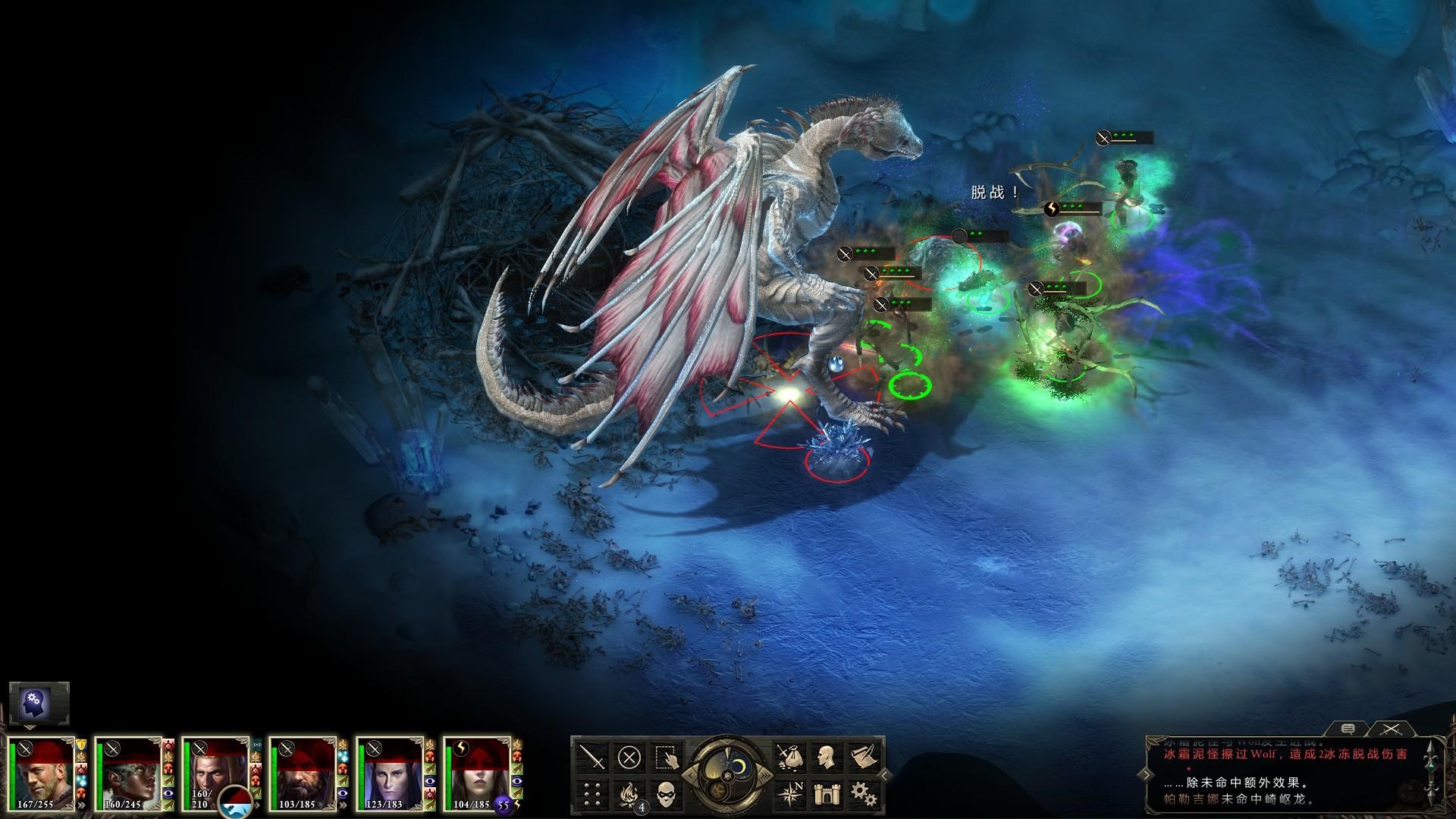The height and width of the screenshot is (819, 1456).
Task: Select the bearded grey-haired portrait with 167/255 health
Action: [42, 773]
